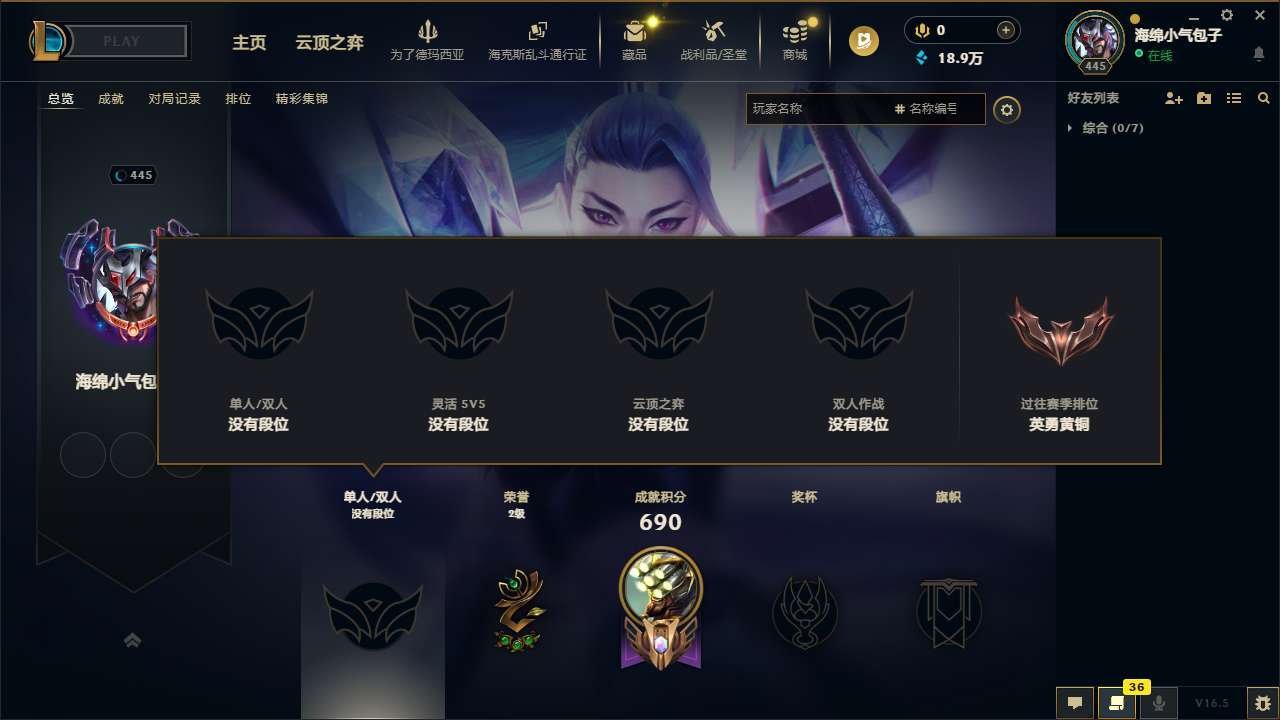Click the add friend icon
Image resolution: width=1280 pixels, height=720 pixels.
pos(1174,98)
